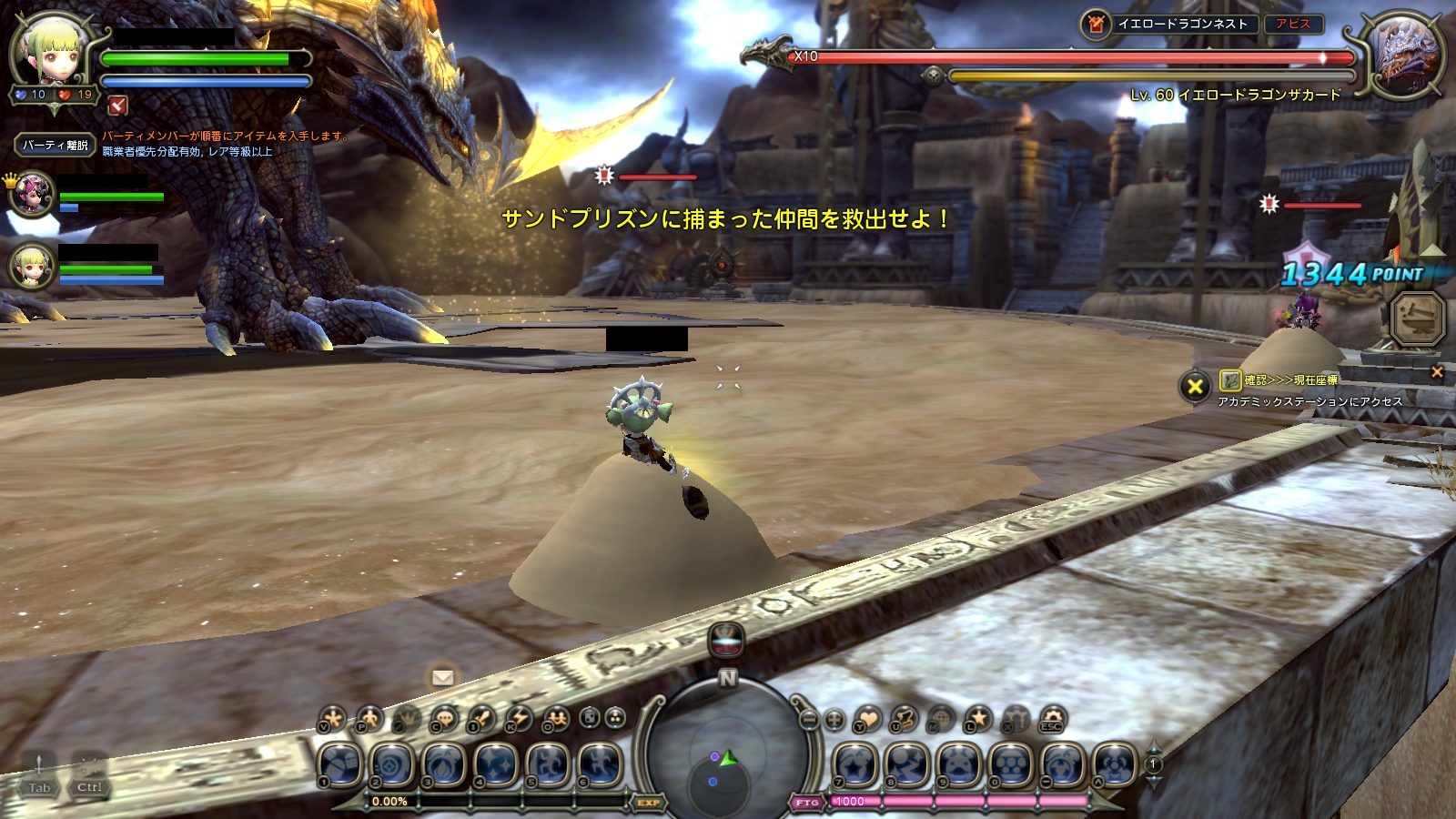Activate the star skill in slot 7
Viewport: 1456px width, 819px height.
[x=855, y=764]
